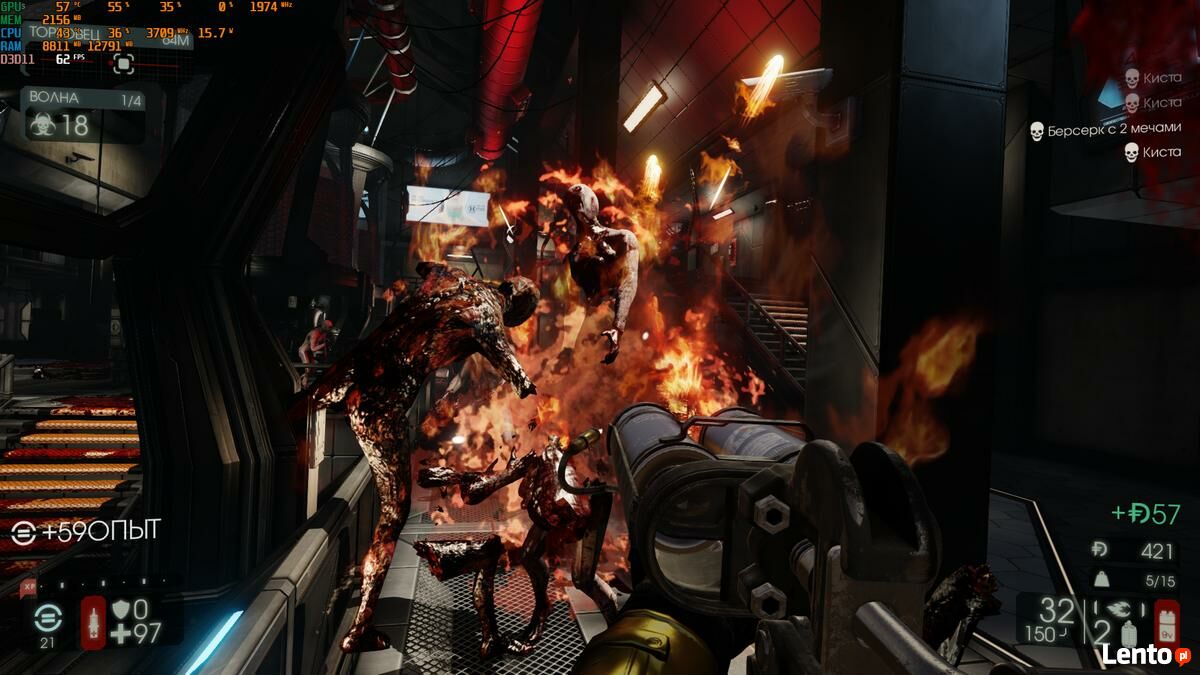Screen dimensions: 1200x675
Task: Click the red 9V flashlight battery icon
Action: [1166, 623]
